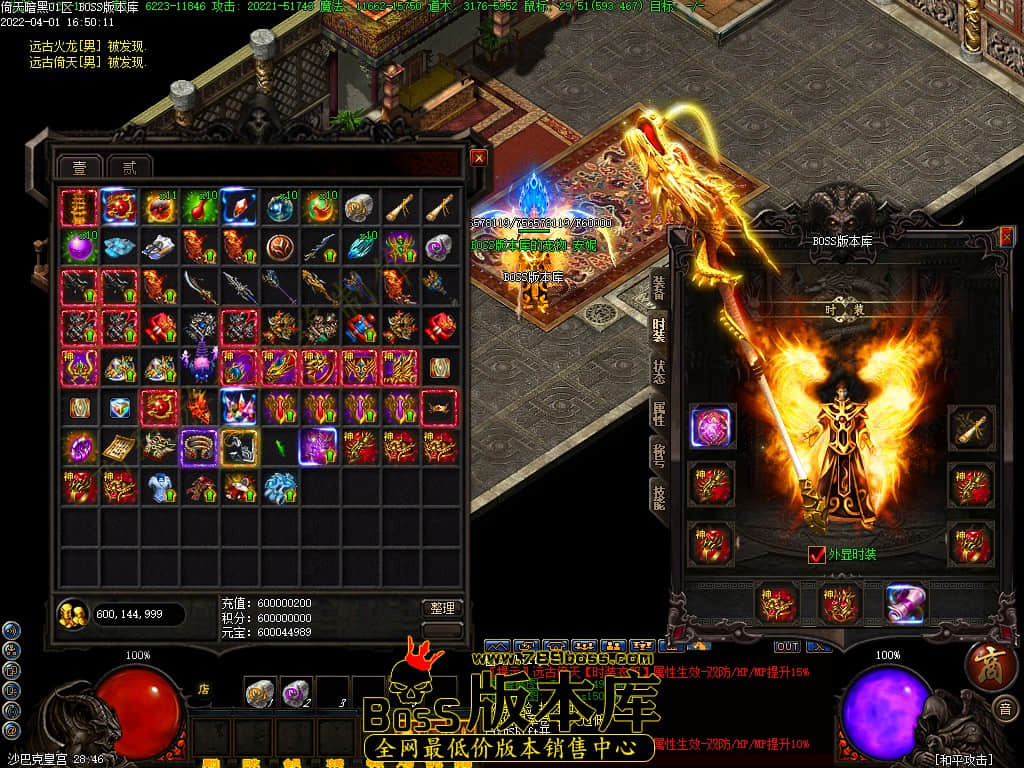The width and height of the screenshot is (1024, 768).
Task: Select the purple orb fashion slot
Action: (713, 427)
